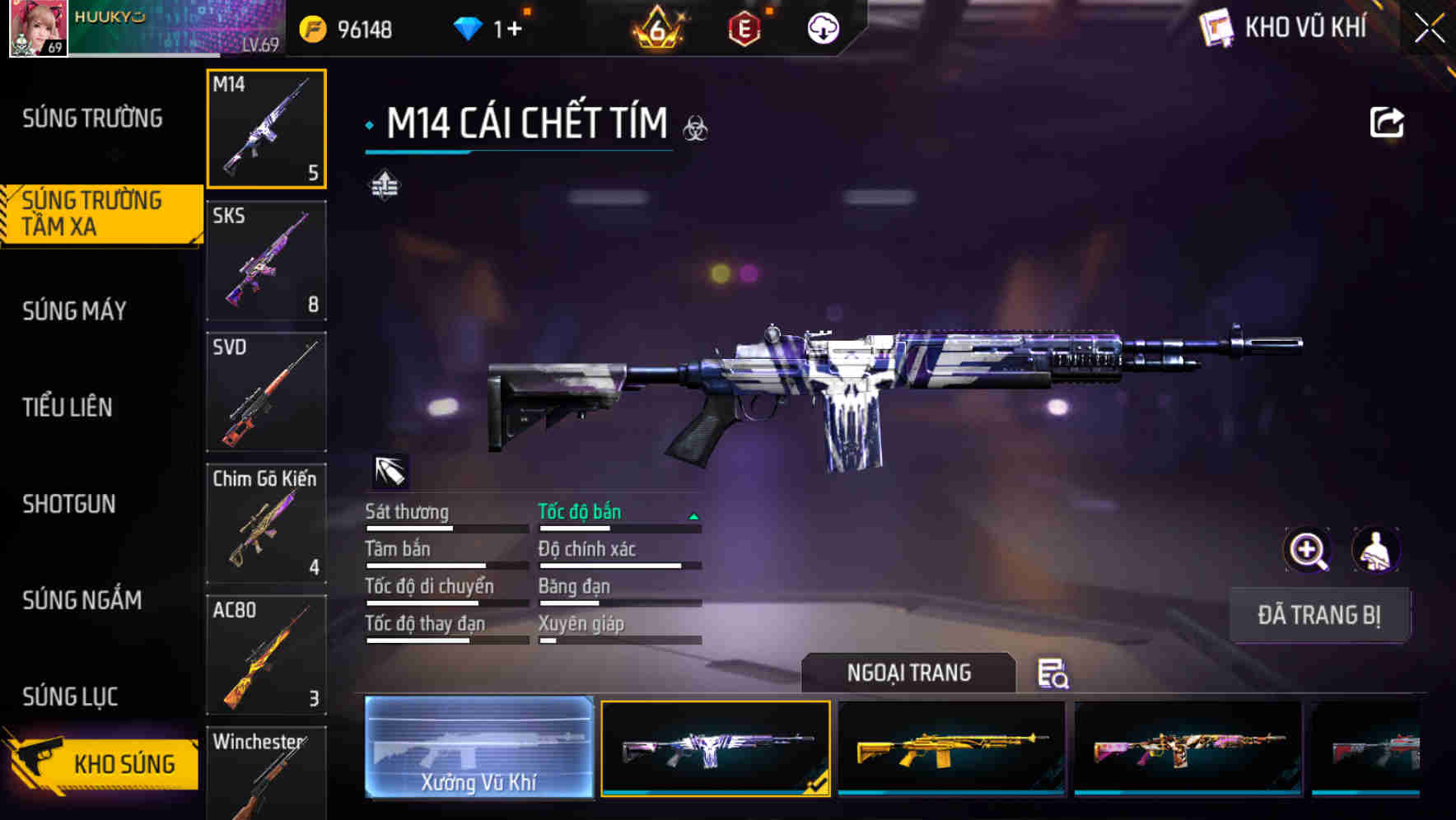The width and height of the screenshot is (1456, 820).
Task: Click the diamond currency icon
Action: tap(469, 26)
